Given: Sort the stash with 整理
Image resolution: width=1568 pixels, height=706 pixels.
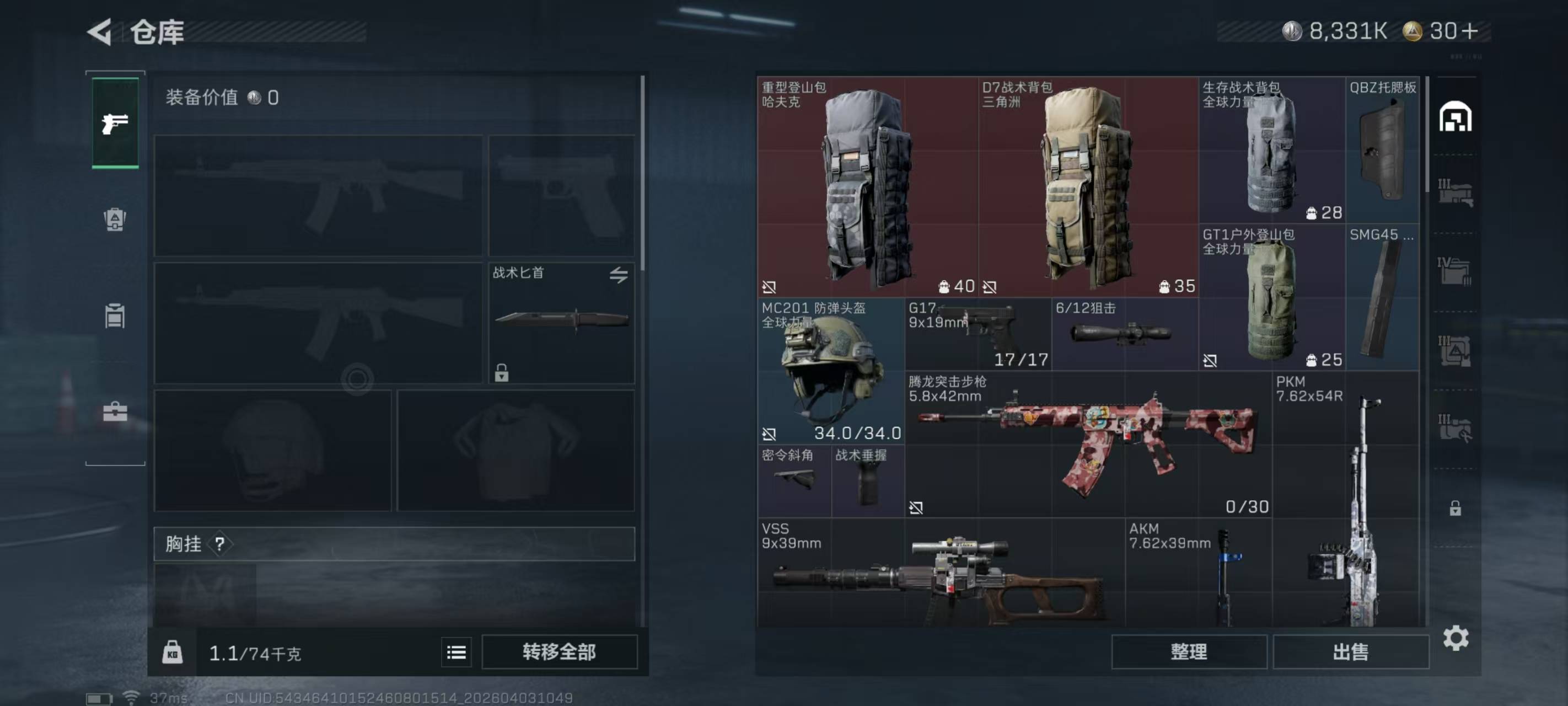Looking at the screenshot, I should click(1188, 652).
